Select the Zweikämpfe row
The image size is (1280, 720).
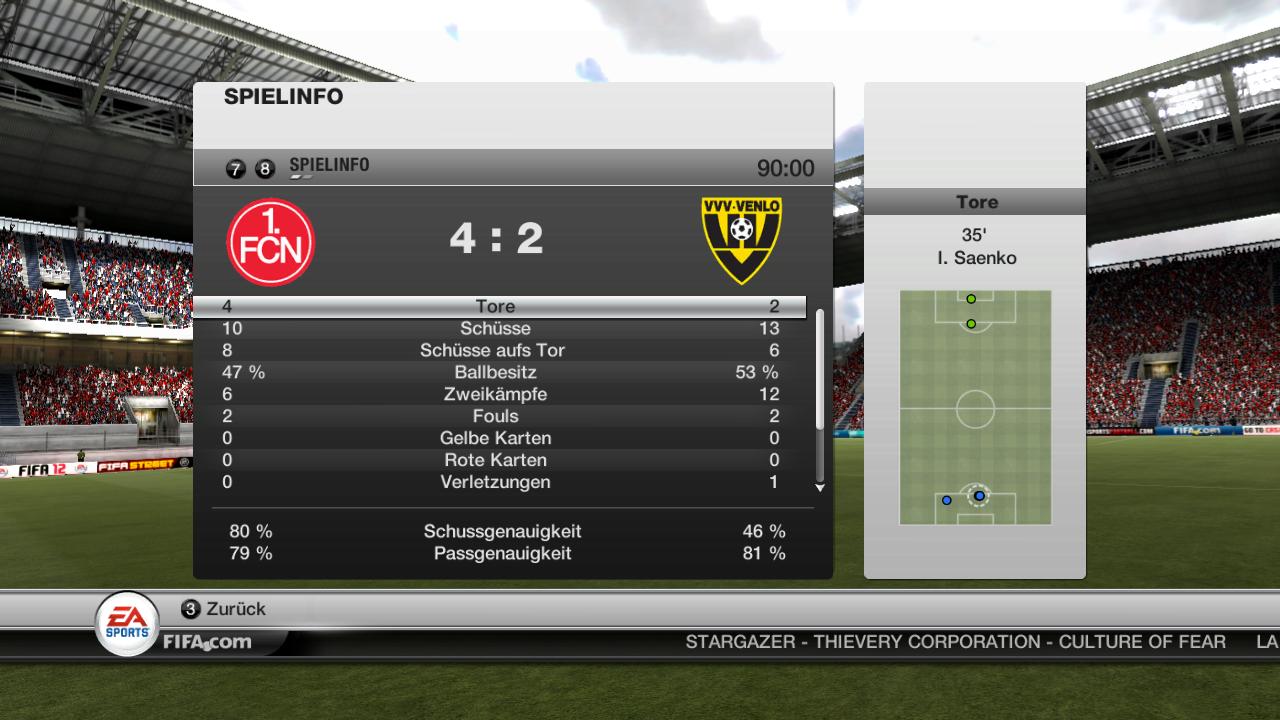(497, 395)
